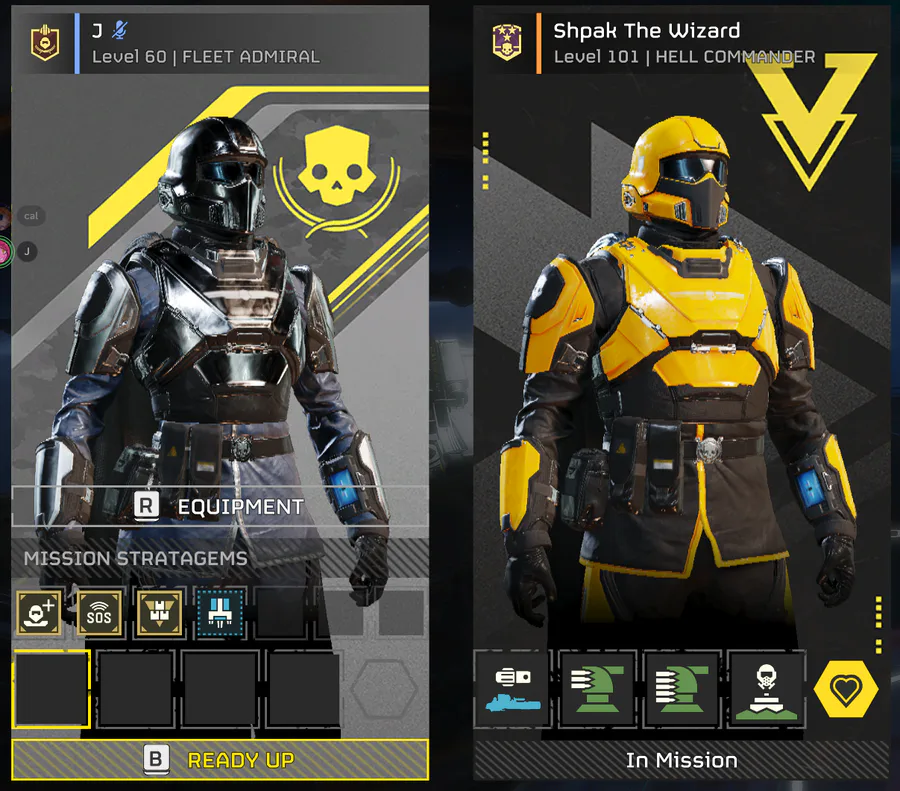Click J's empty hexagon booster slot
The image size is (900, 791).
pos(384,689)
